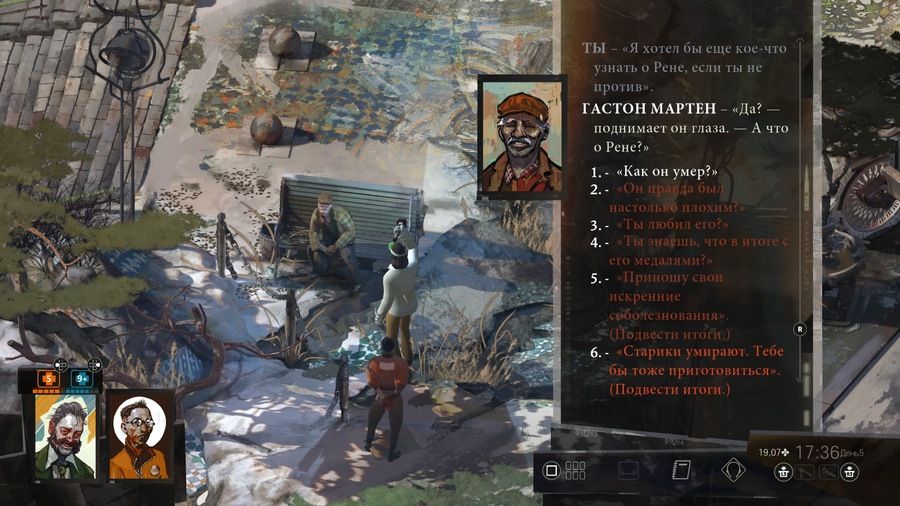This screenshot has height=506, width=900.
Task: Choose «Он правда был настолько плохим?» reply
Action: tap(680, 198)
